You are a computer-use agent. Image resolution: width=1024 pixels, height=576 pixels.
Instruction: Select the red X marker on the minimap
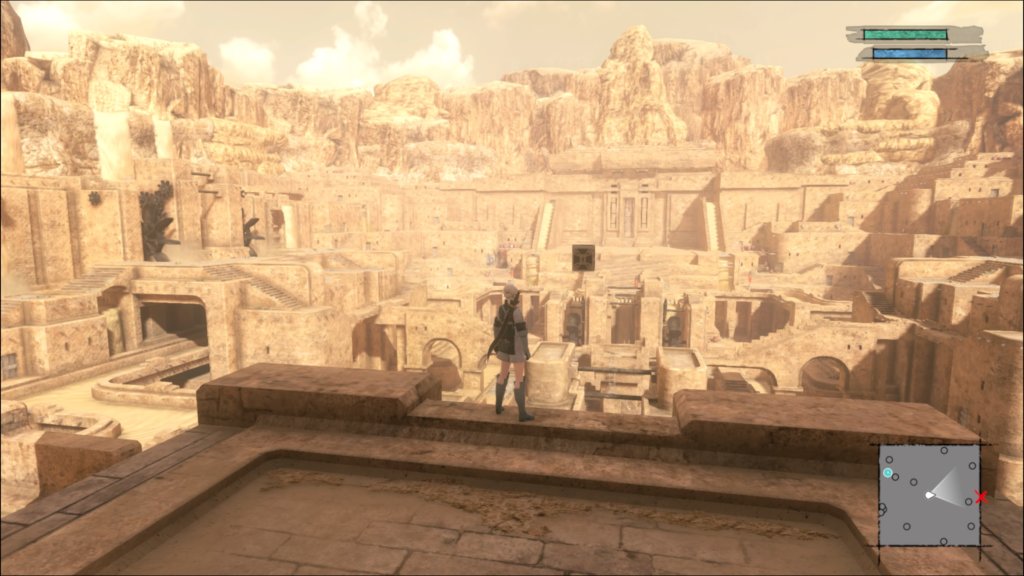click(x=981, y=497)
